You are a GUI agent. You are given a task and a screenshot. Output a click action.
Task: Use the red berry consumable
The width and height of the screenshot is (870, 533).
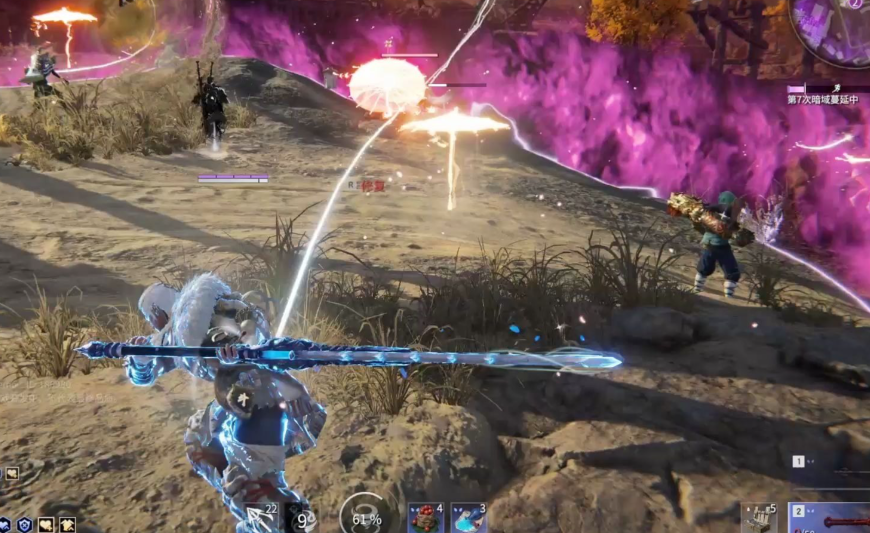[425, 518]
